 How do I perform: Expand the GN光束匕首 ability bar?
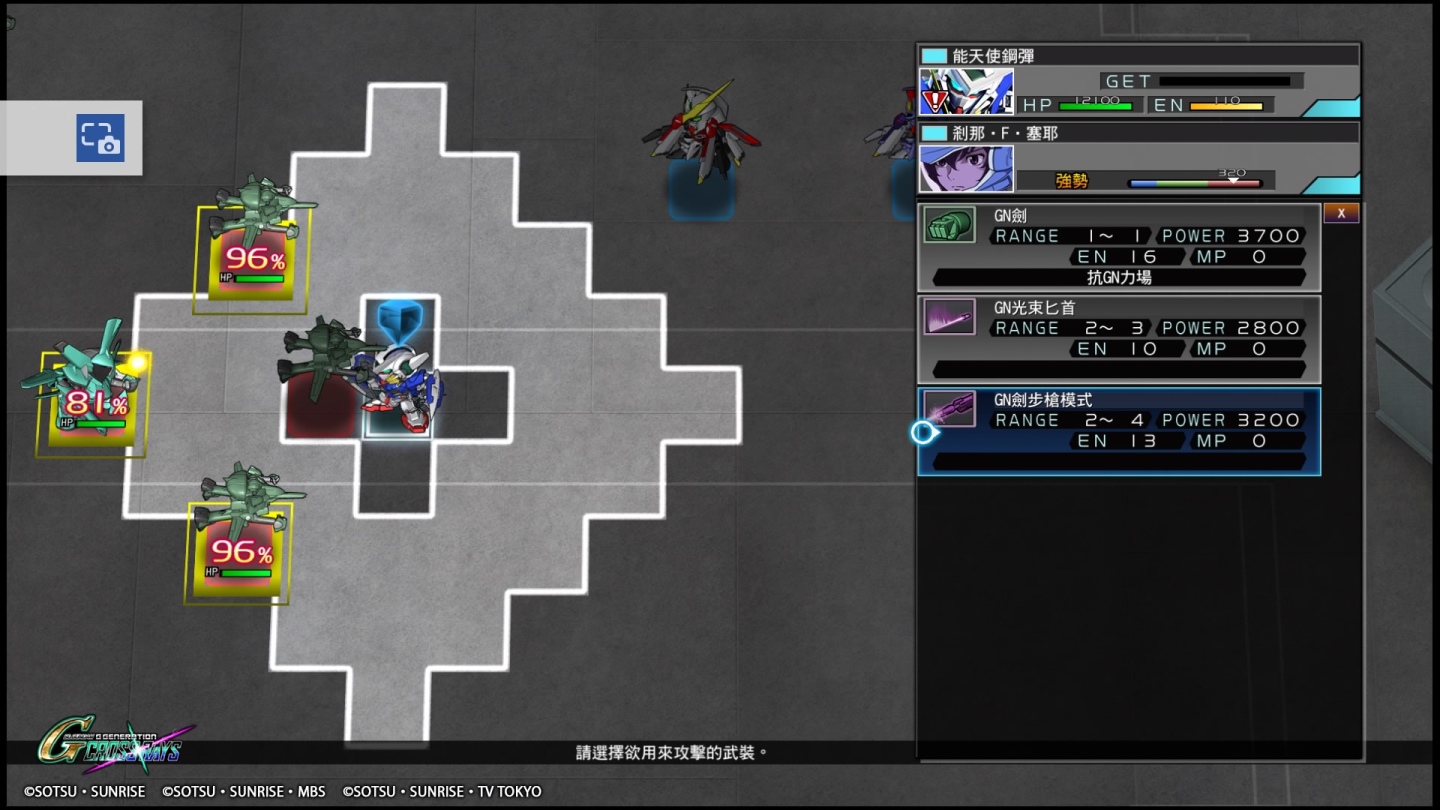click(x=1118, y=369)
